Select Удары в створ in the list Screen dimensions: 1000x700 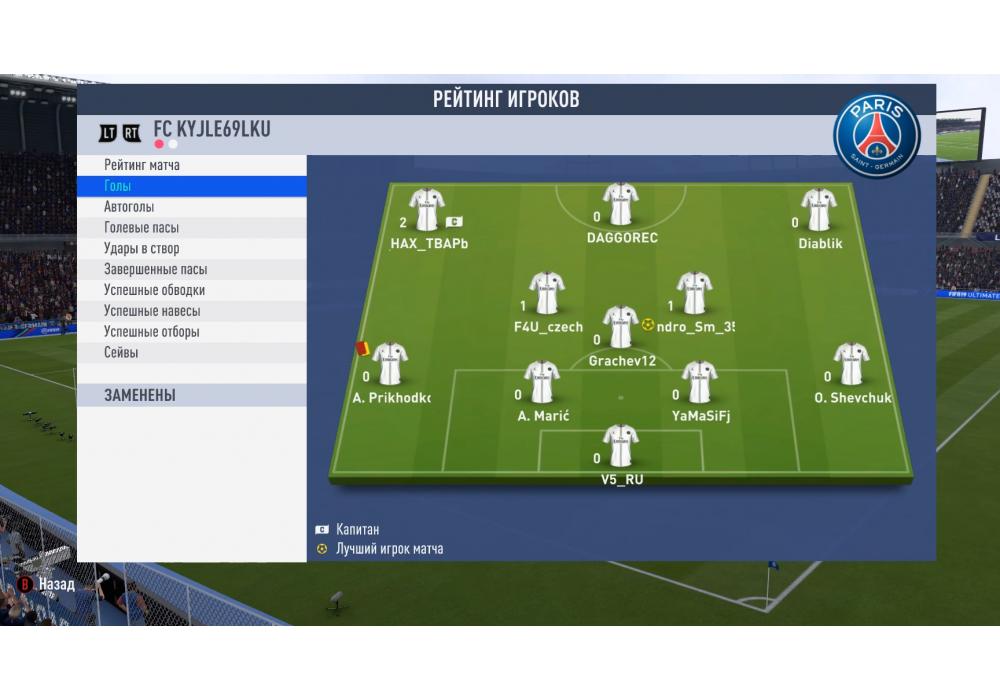pos(142,249)
